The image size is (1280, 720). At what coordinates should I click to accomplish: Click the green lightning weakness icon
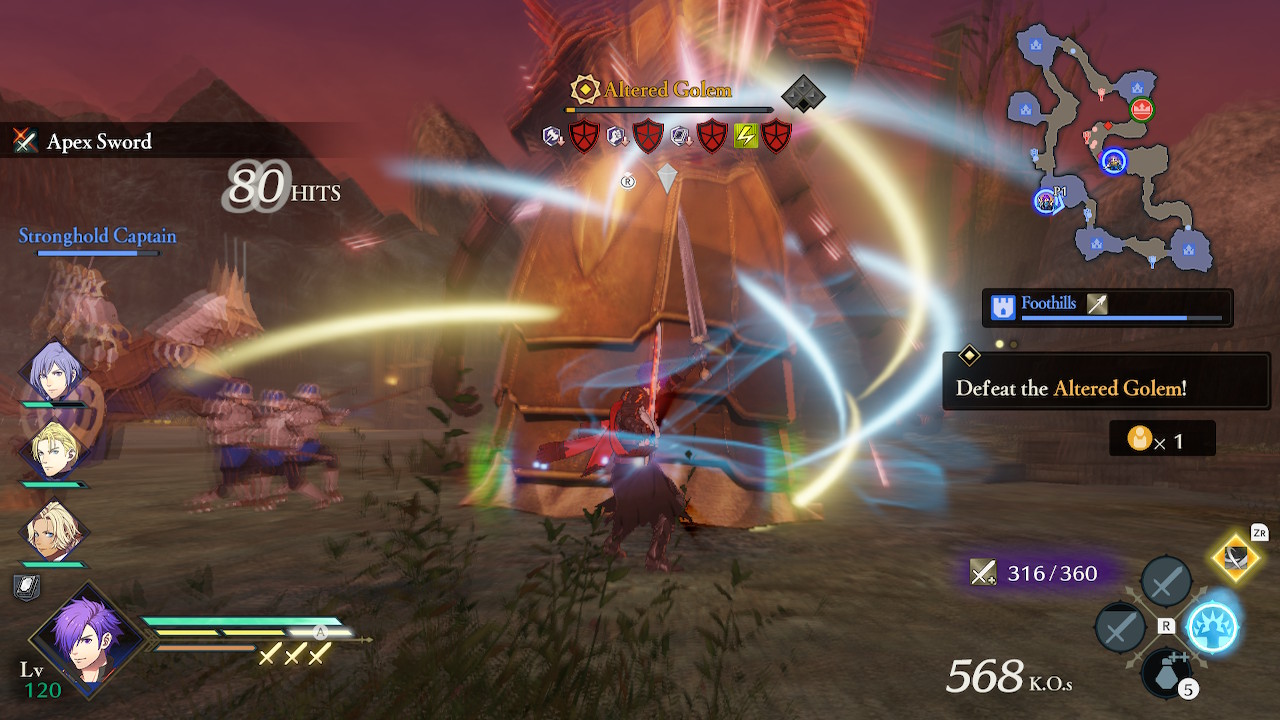[x=747, y=135]
